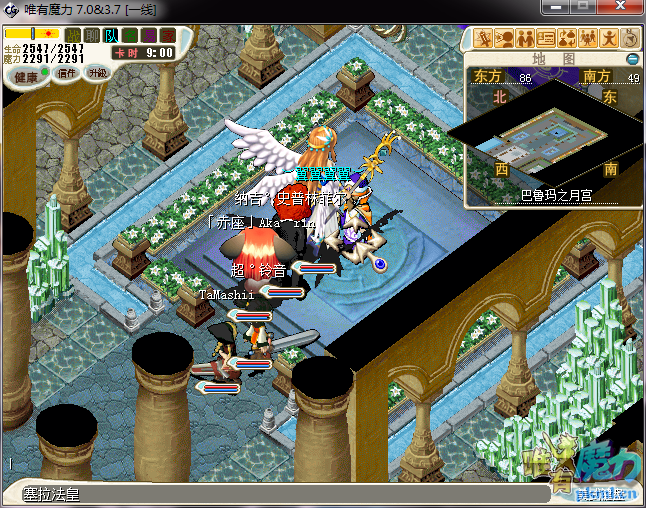Toggle the 名 name card button
Screen dimensions: 646x508
click(130, 36)
